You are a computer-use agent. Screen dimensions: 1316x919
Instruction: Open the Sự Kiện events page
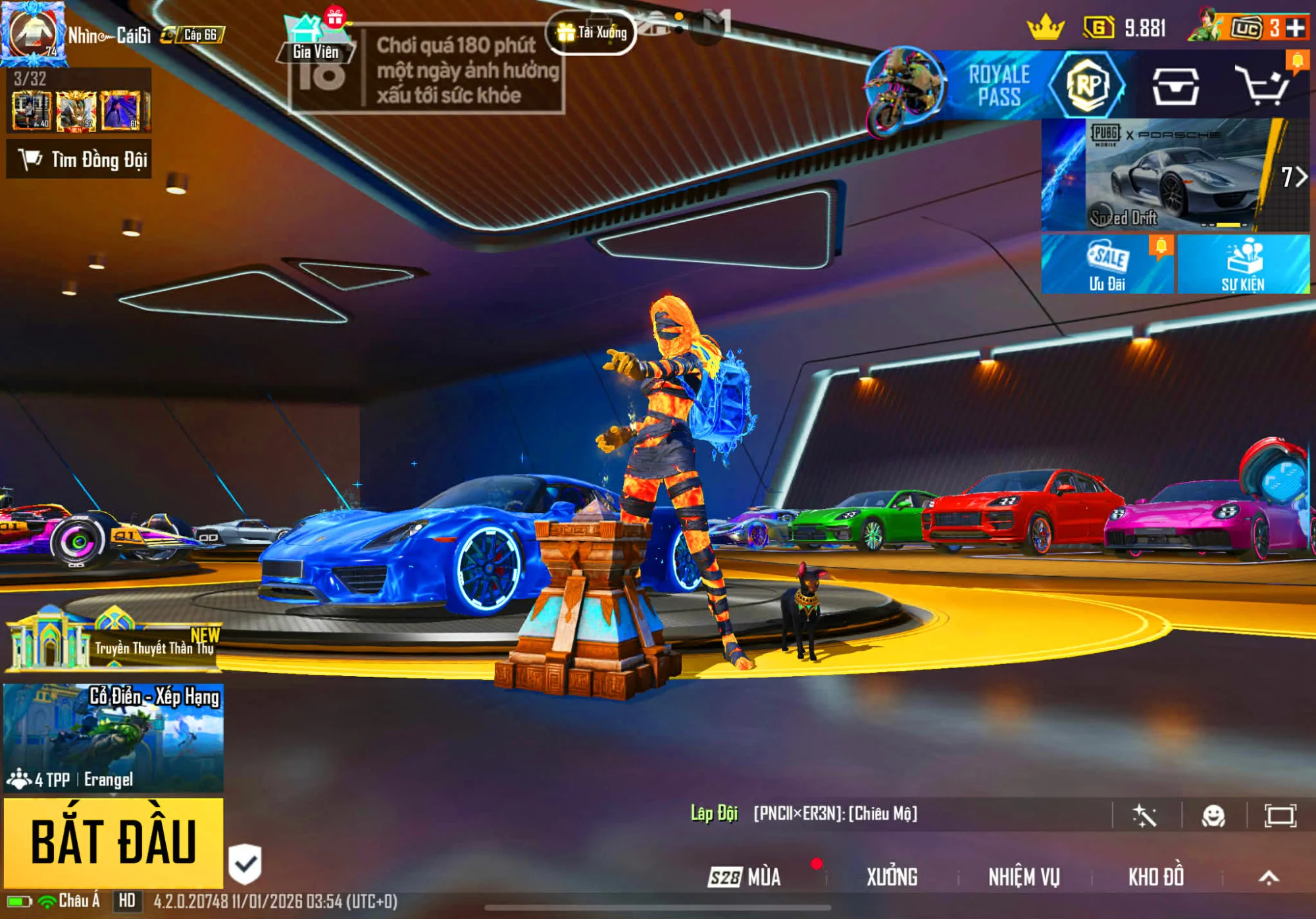pyautogui.click(x=1243, y=265)
